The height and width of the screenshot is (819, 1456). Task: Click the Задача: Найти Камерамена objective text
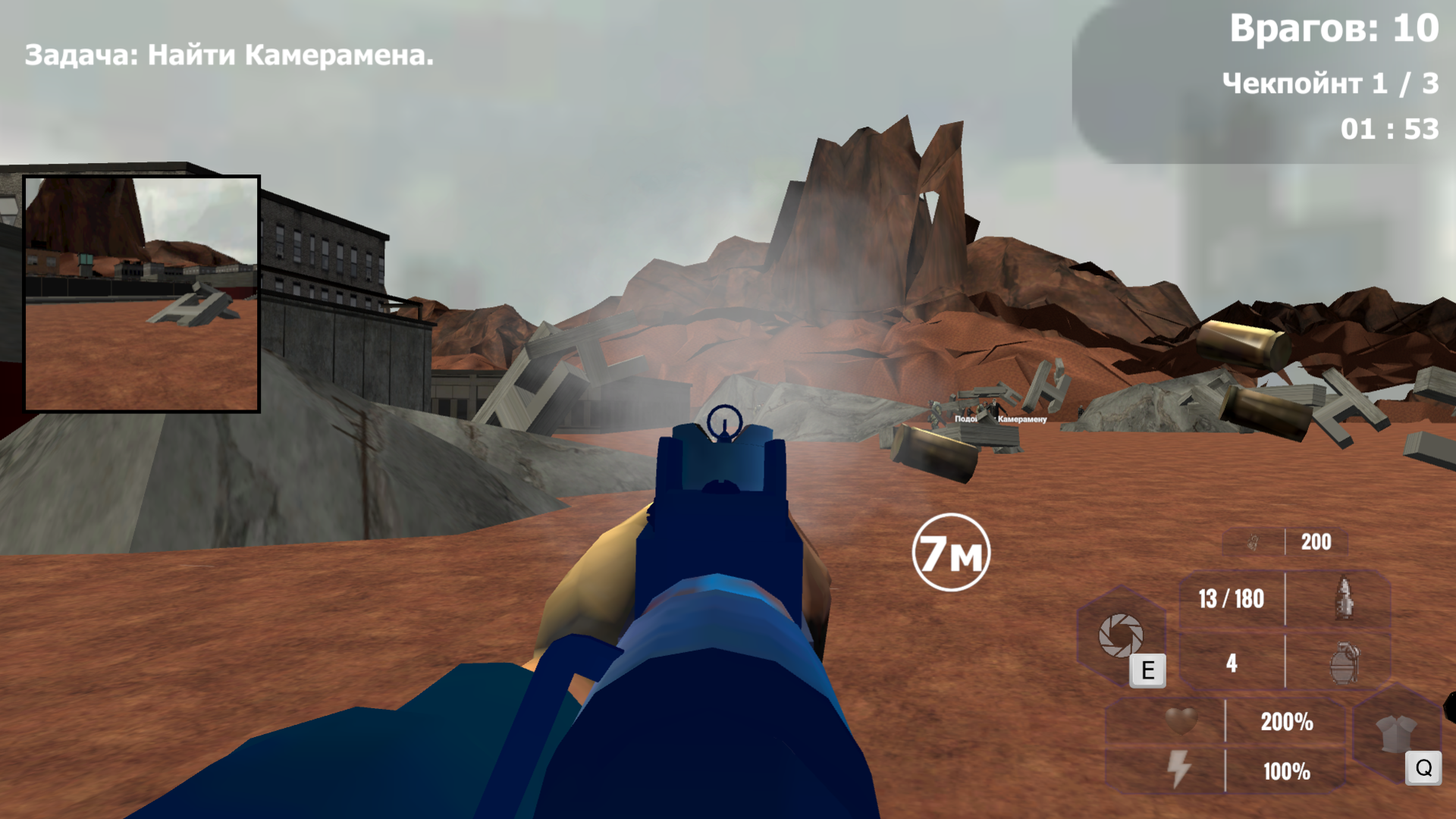pyautogui.click(x=227, y=55)
